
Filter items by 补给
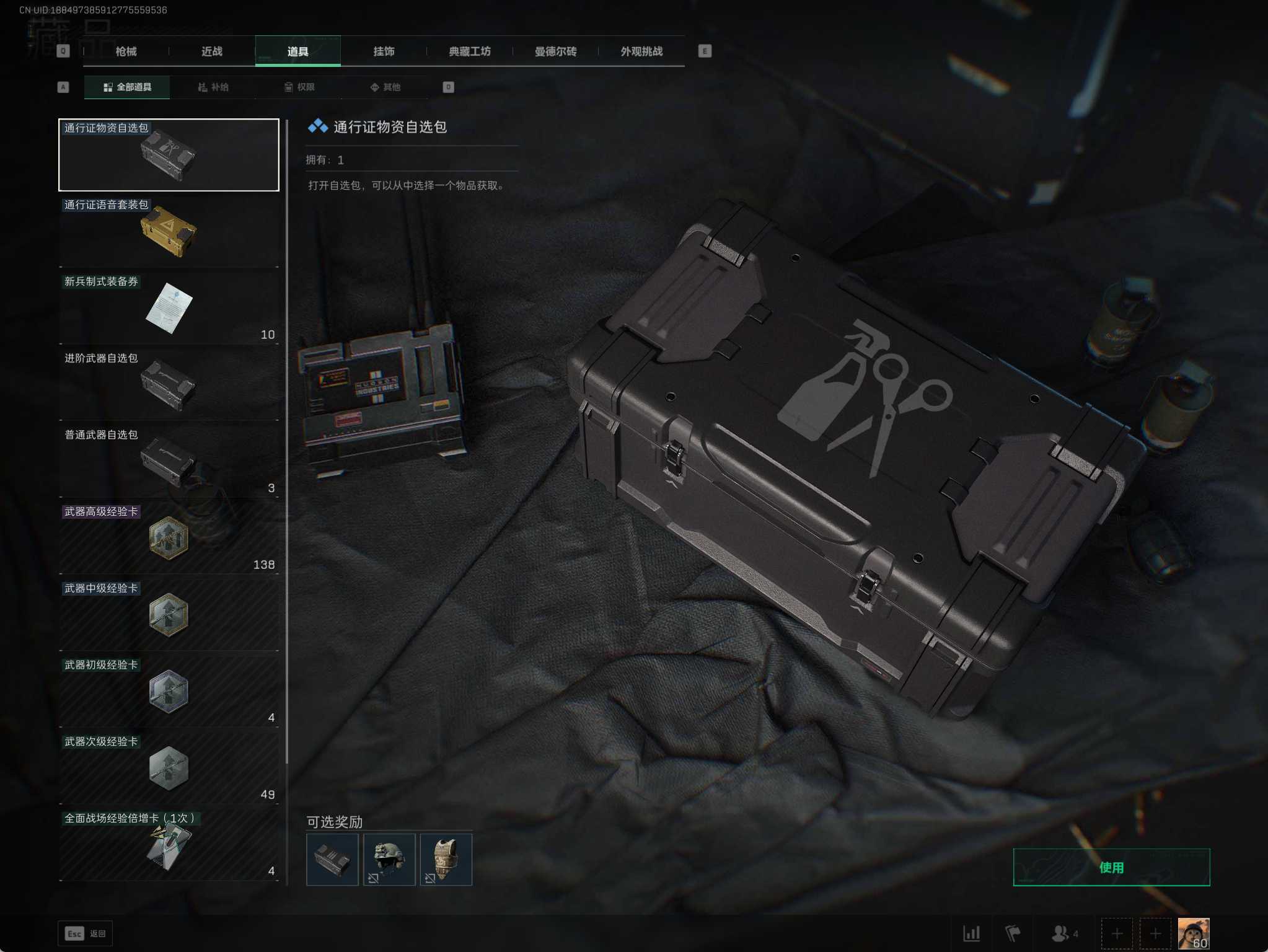[x=213, y=87]
